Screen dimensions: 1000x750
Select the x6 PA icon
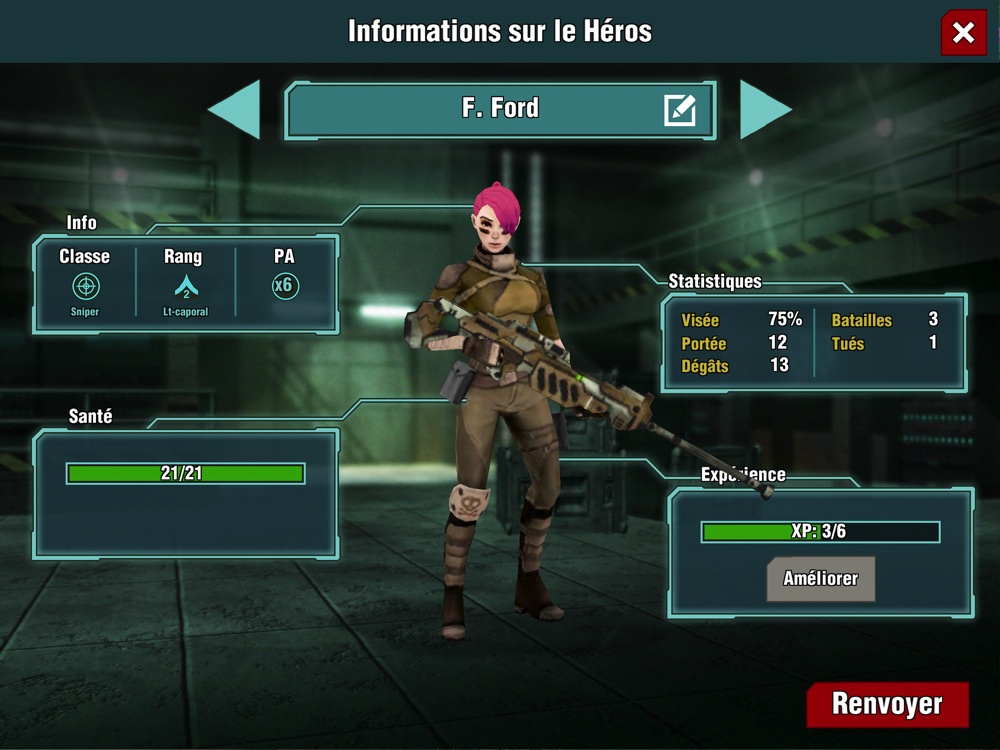[285, 286]
